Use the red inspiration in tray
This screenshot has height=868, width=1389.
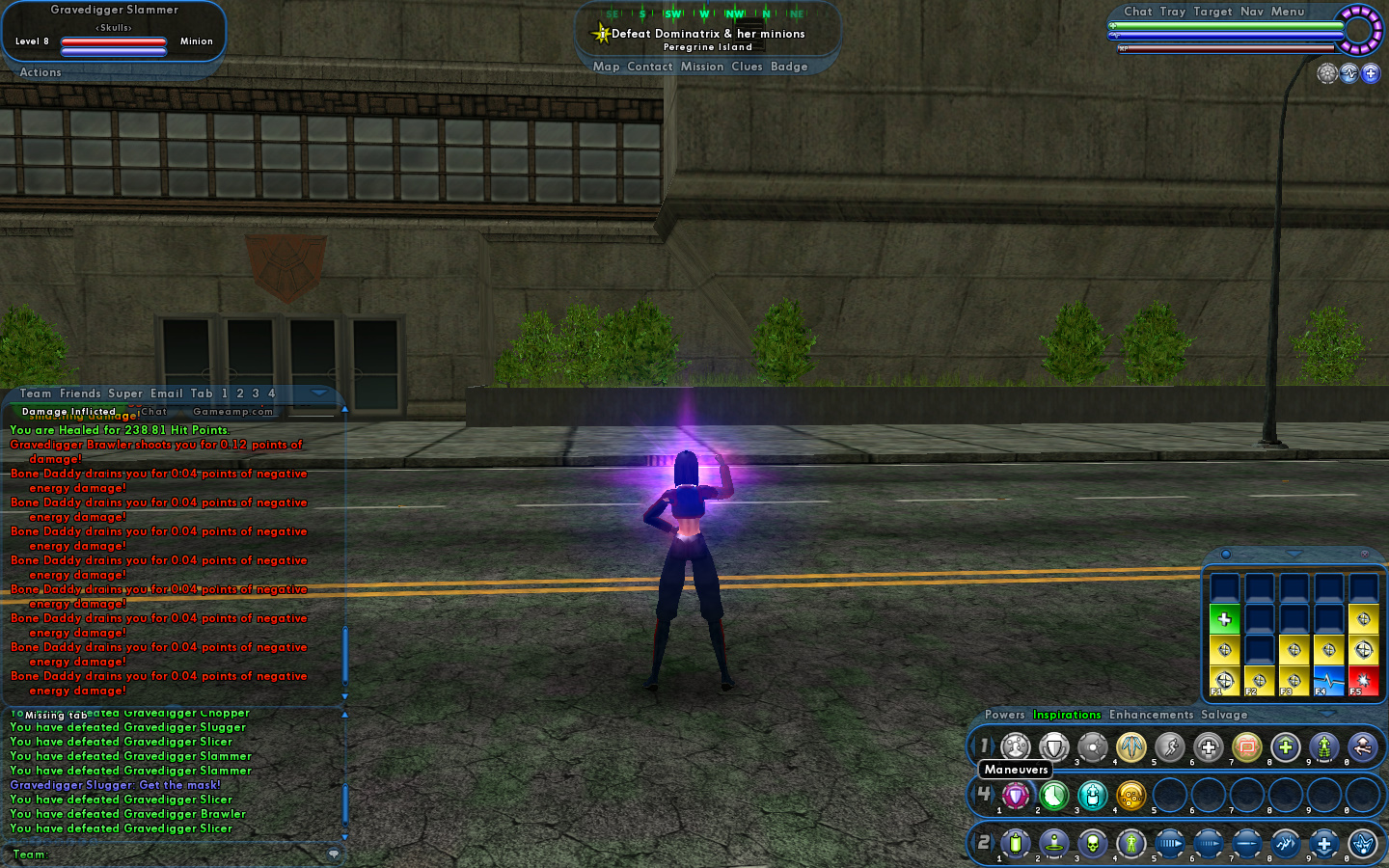click(x=1363, y=680)
